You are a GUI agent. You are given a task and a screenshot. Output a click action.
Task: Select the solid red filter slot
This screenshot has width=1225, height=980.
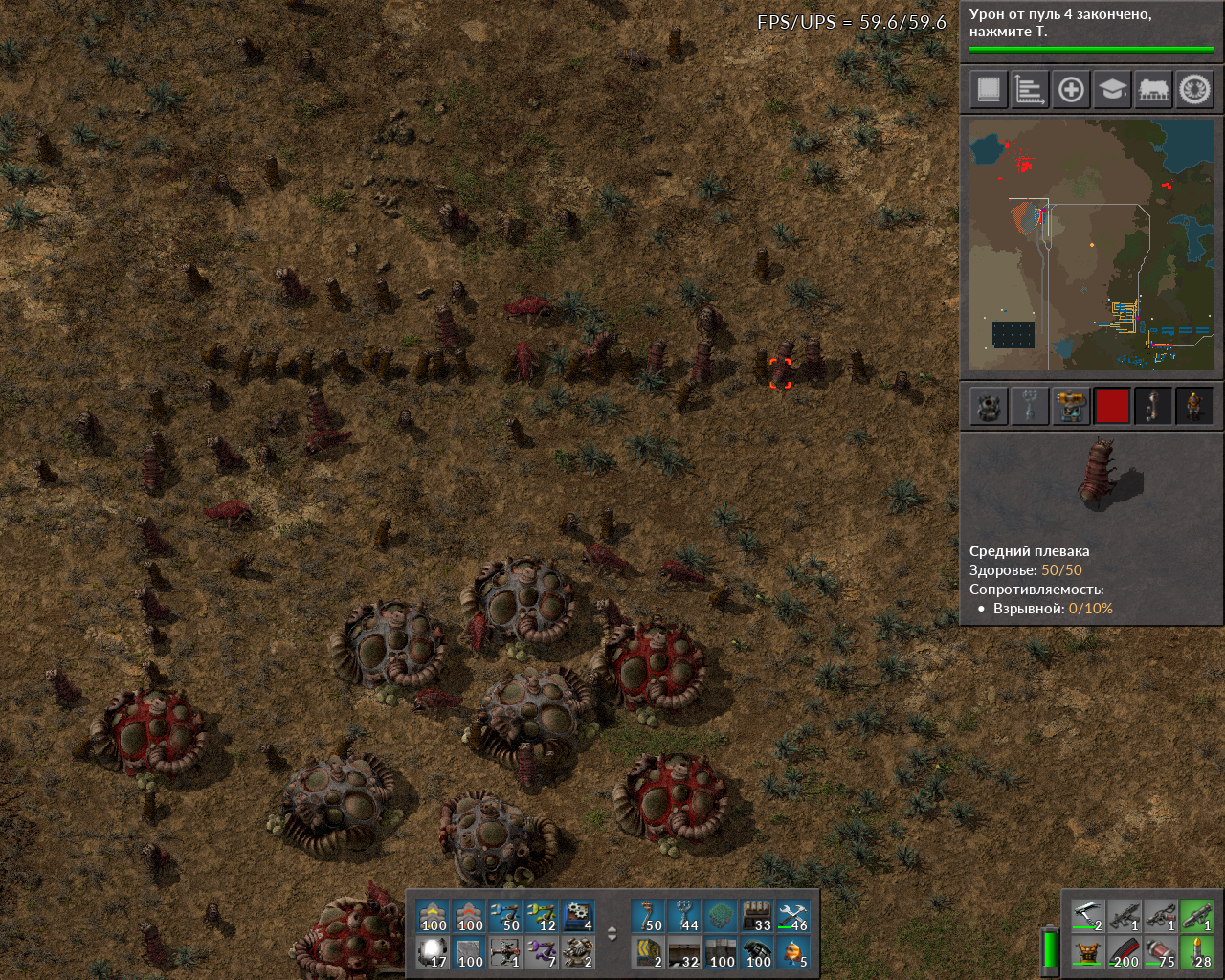point(1112,406)
